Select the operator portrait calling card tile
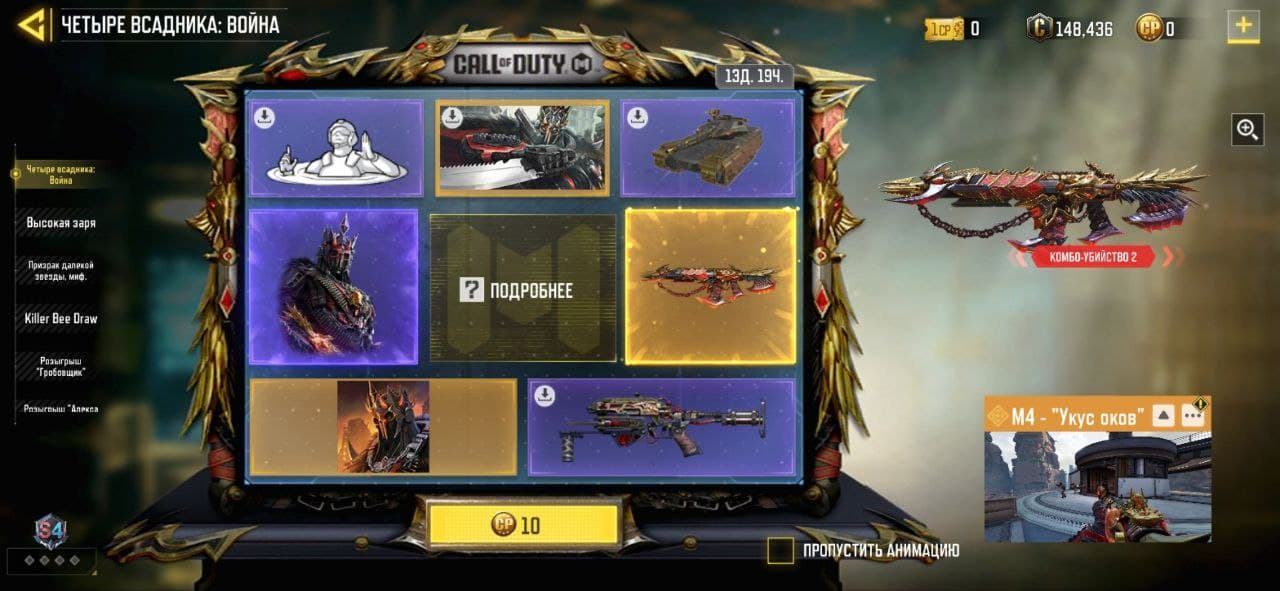 pyautogui.click(x=383, y=426)
